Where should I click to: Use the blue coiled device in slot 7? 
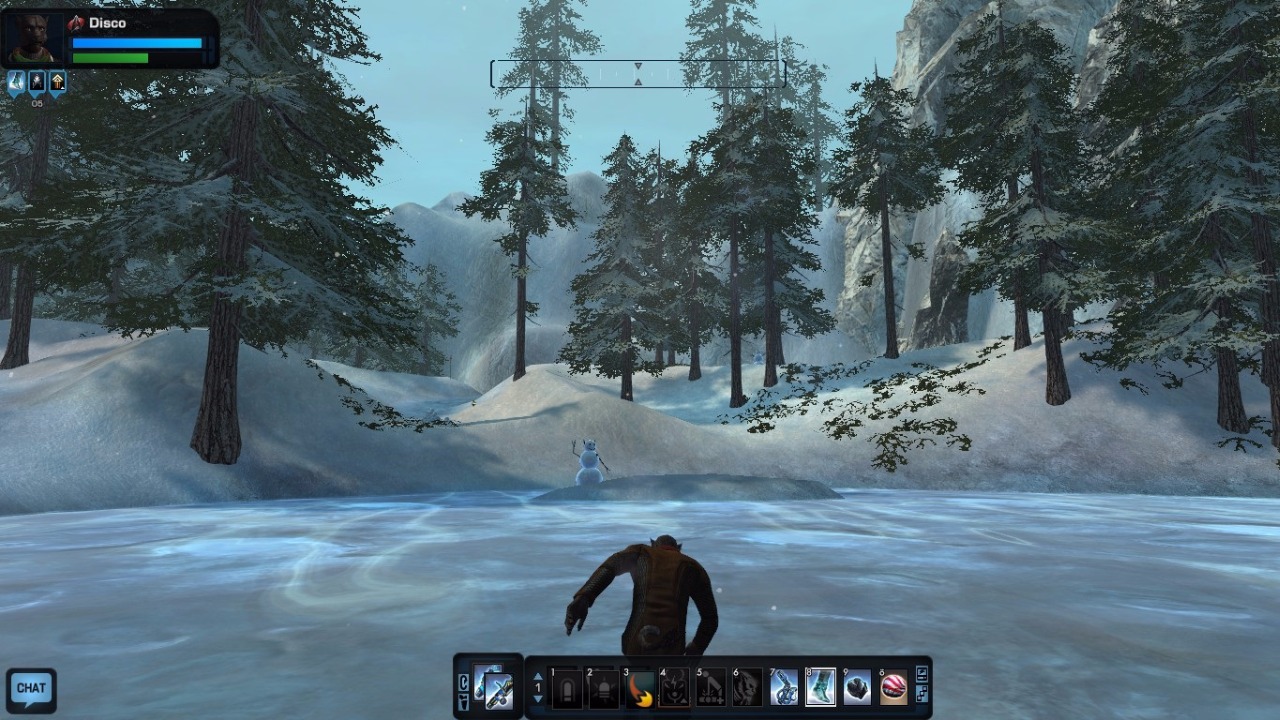(784, 688)
